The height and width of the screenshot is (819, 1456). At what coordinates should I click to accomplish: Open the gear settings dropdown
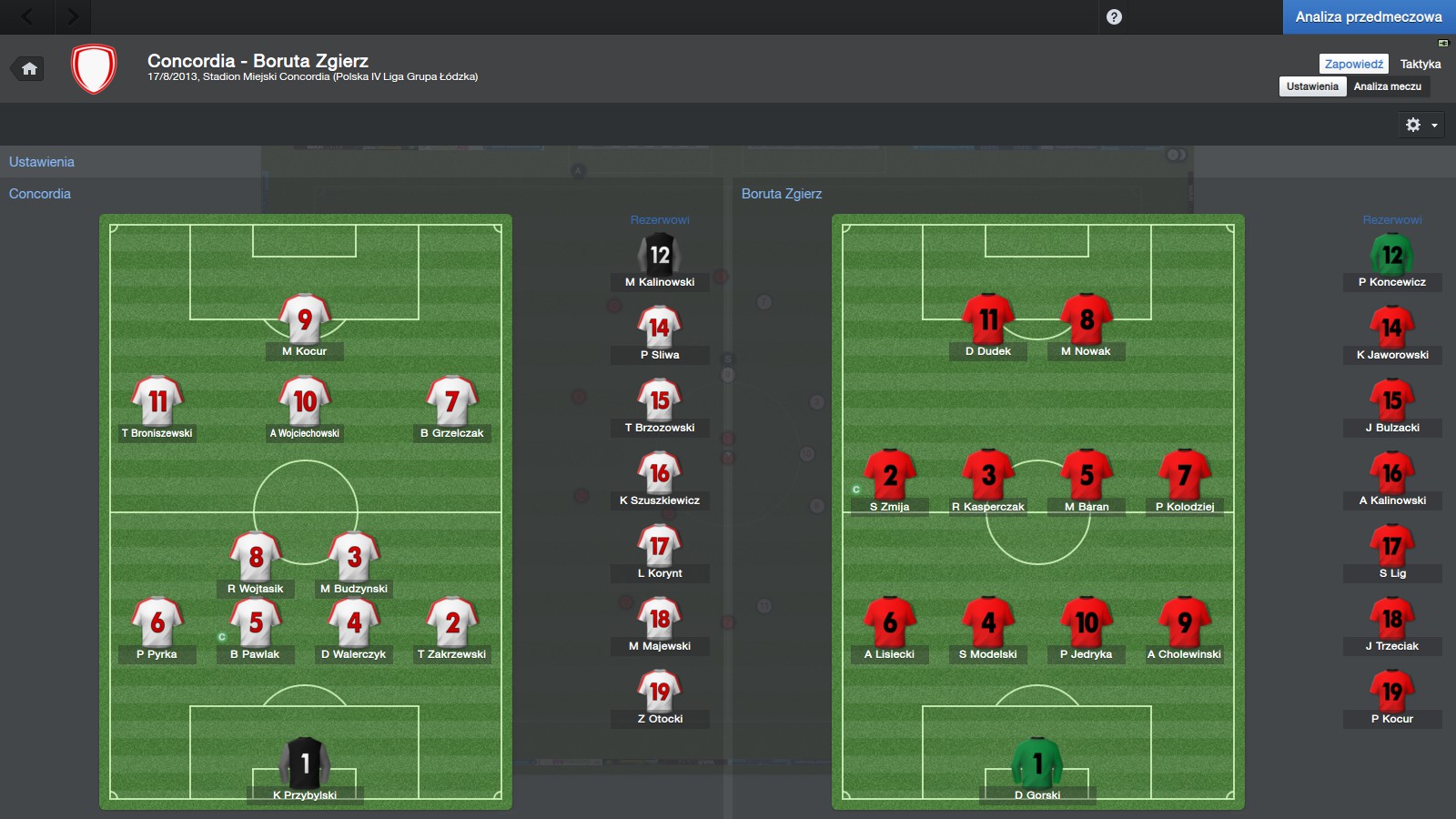click(x=1421, y=125)
